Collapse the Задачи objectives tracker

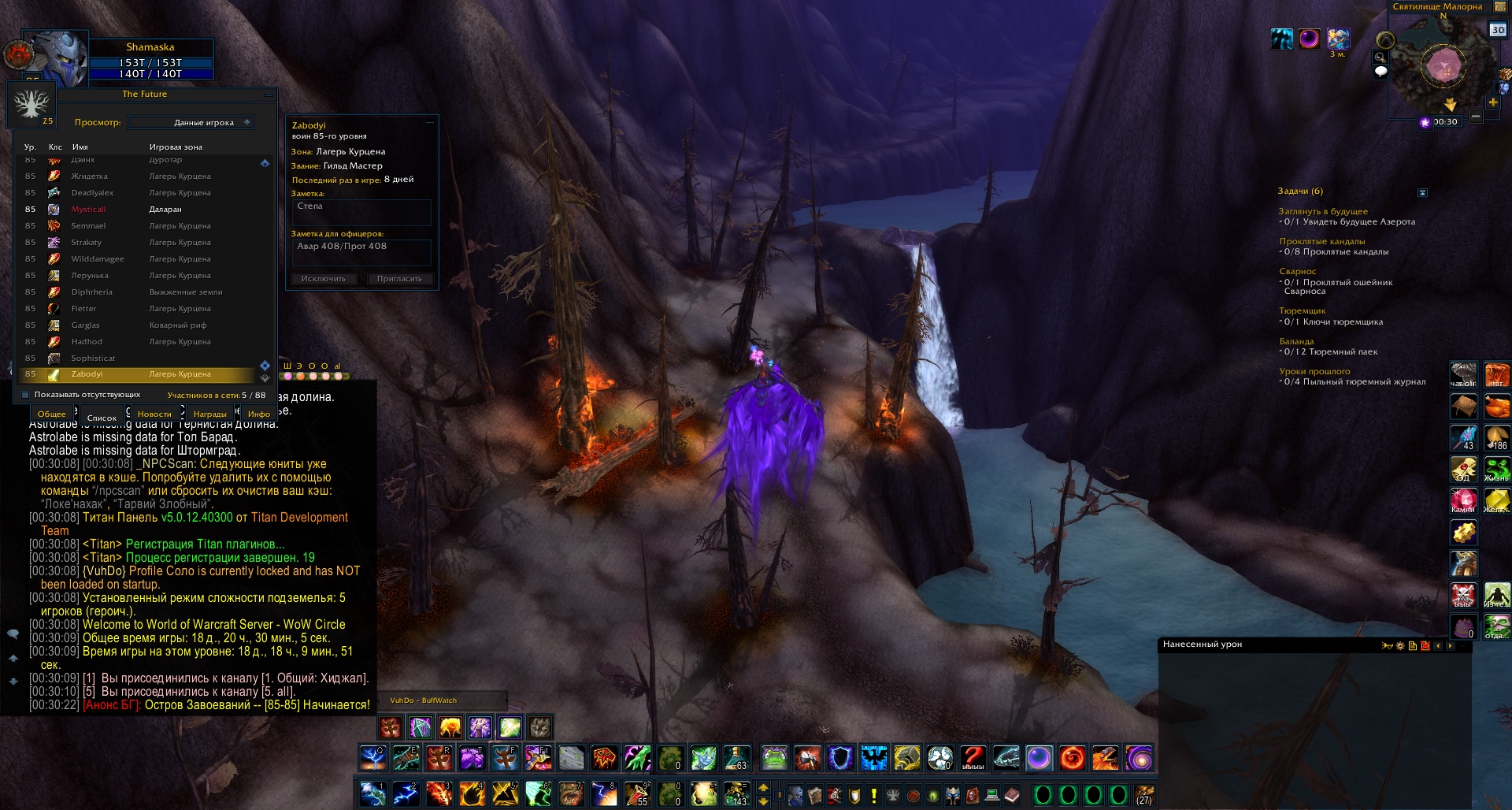[x=1422, y=192]
